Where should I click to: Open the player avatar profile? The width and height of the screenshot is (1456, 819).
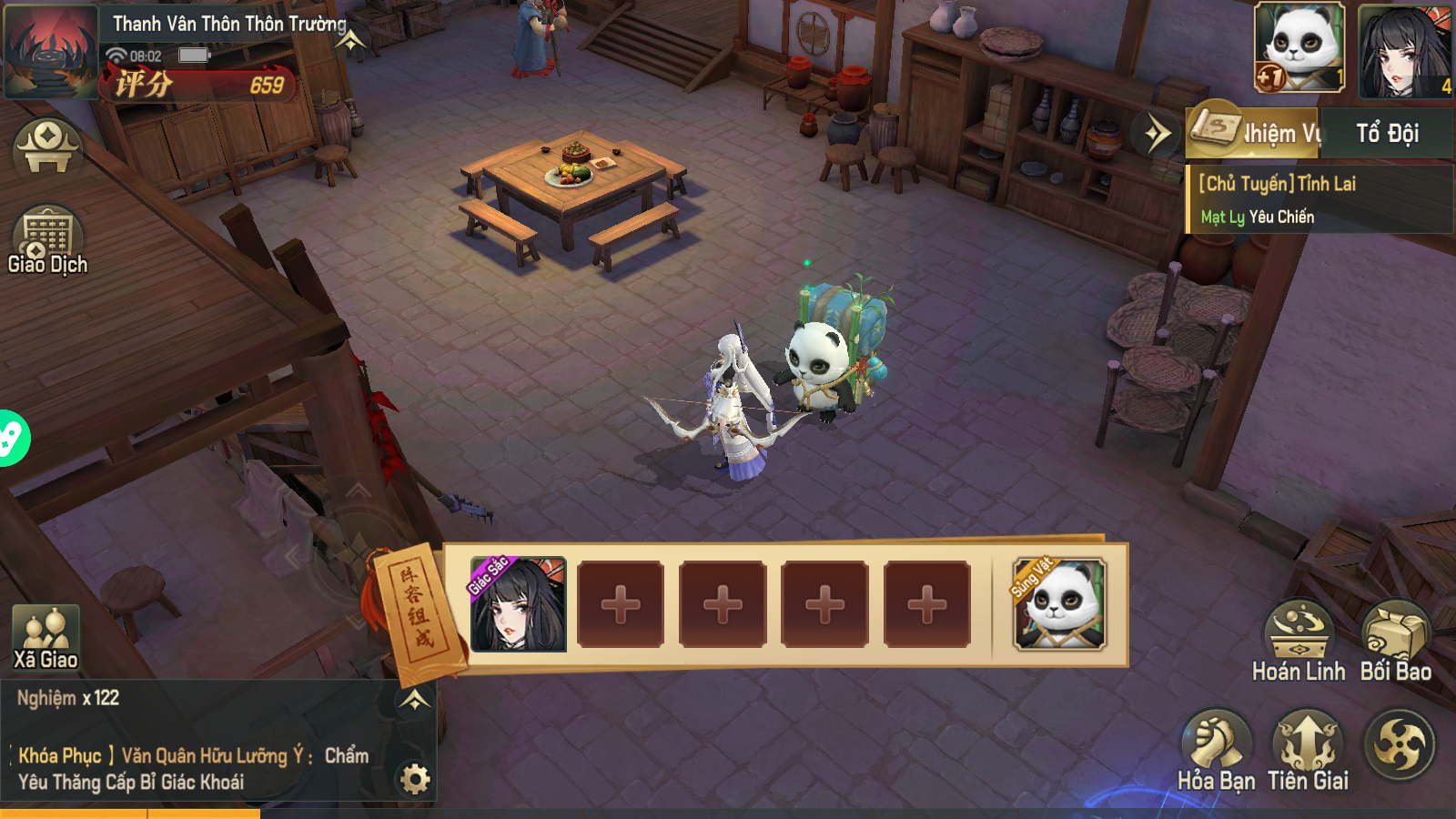click(x=50, y=50)
